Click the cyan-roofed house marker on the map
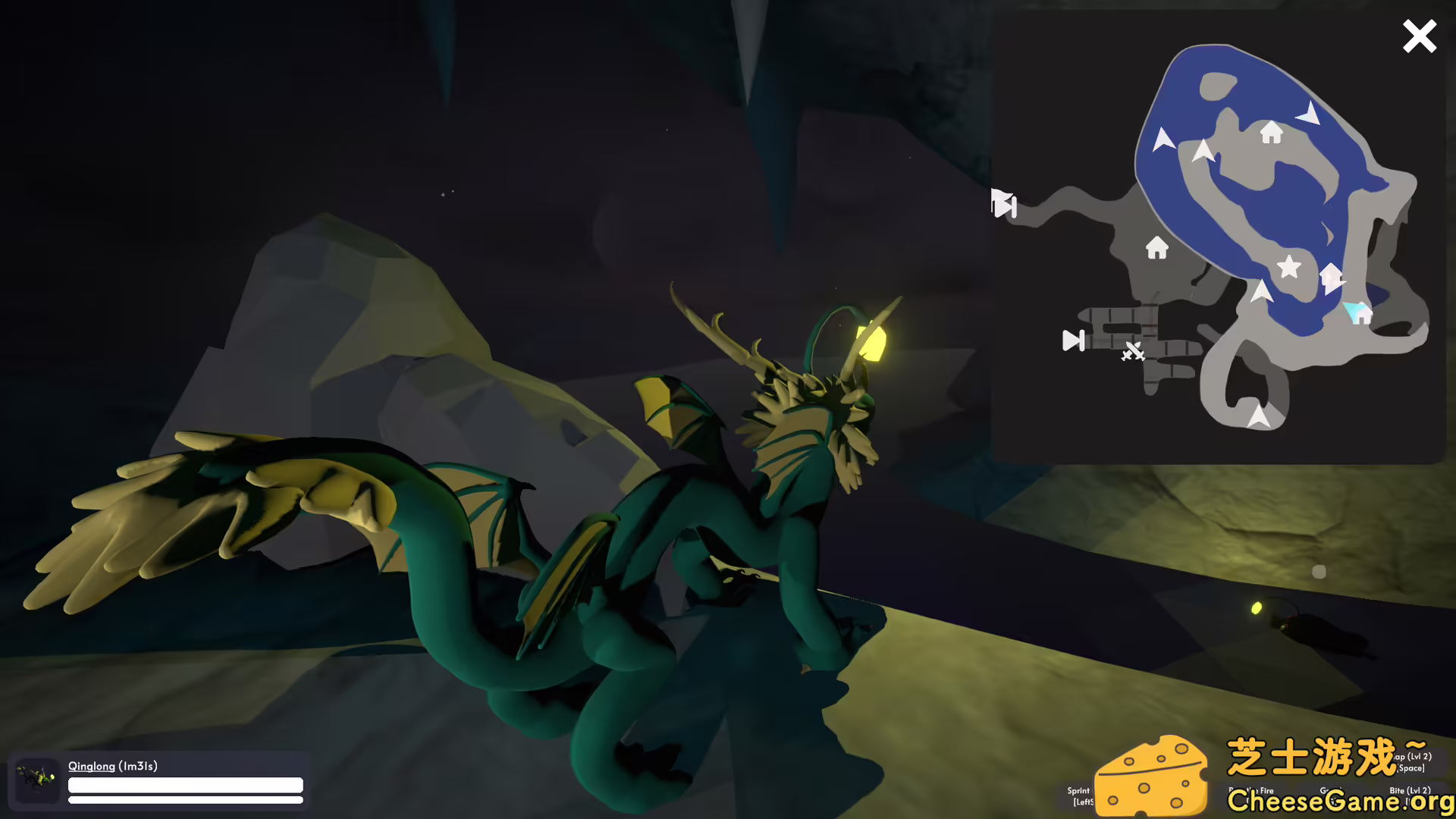 (1360, 313)
